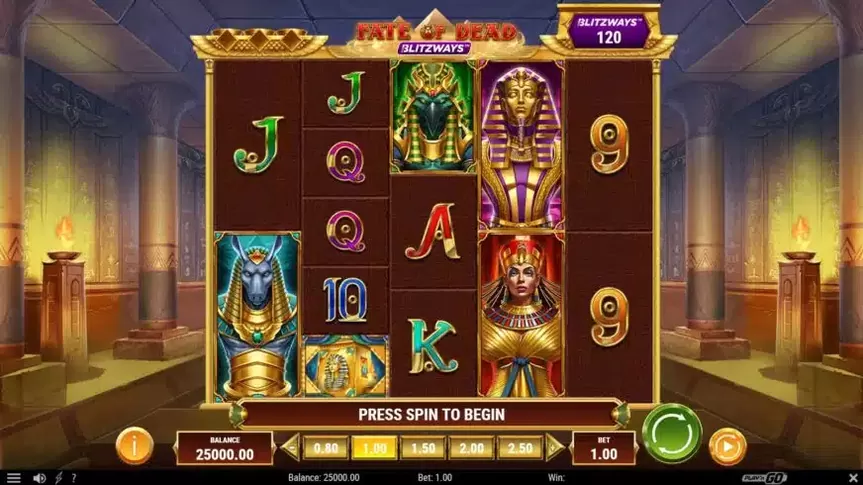The image size is (863, 485).
Task: Open the paytable info button
Action: [x=134, y=445]
